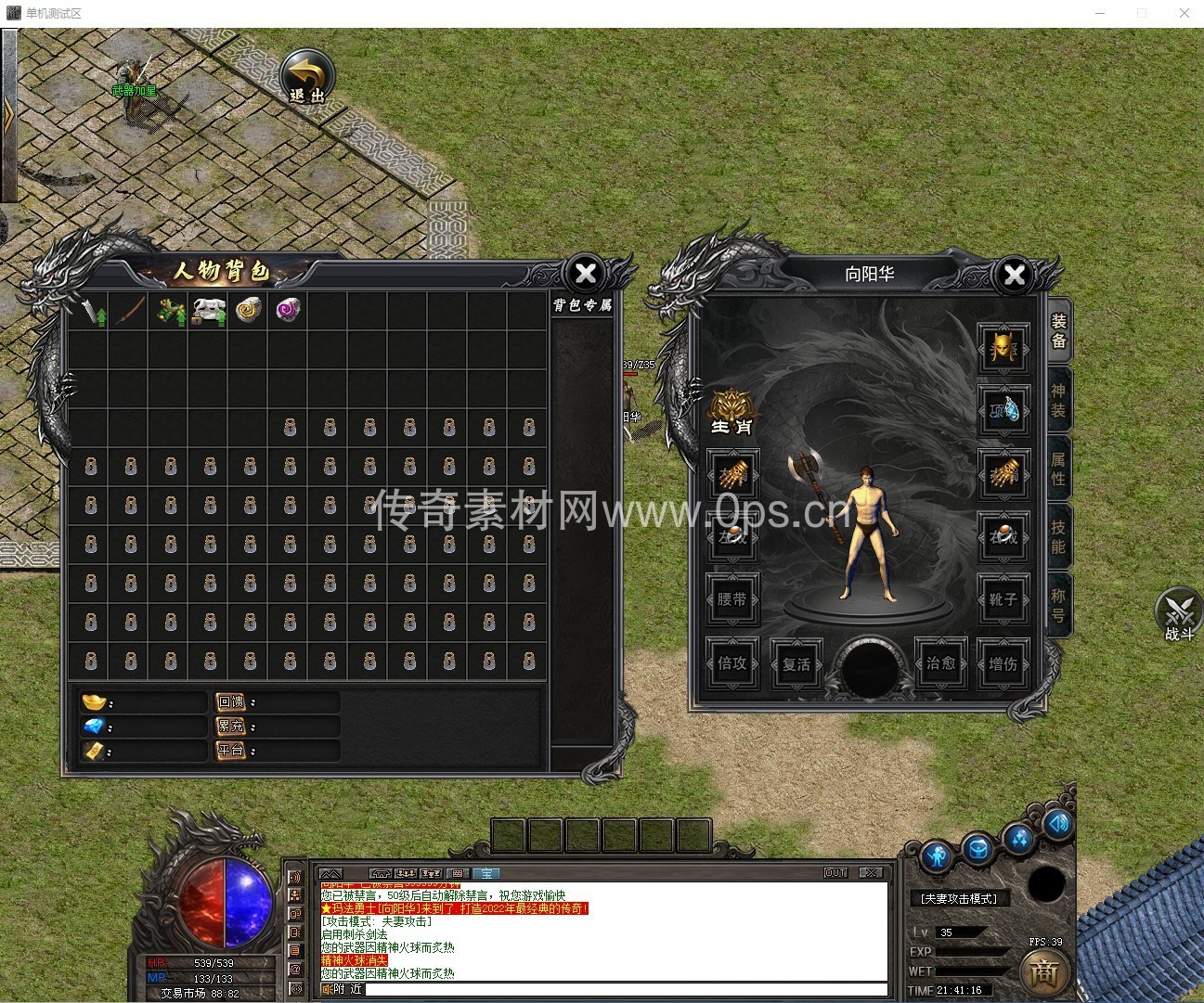Select the 称号 title tab

[1057, 605]
